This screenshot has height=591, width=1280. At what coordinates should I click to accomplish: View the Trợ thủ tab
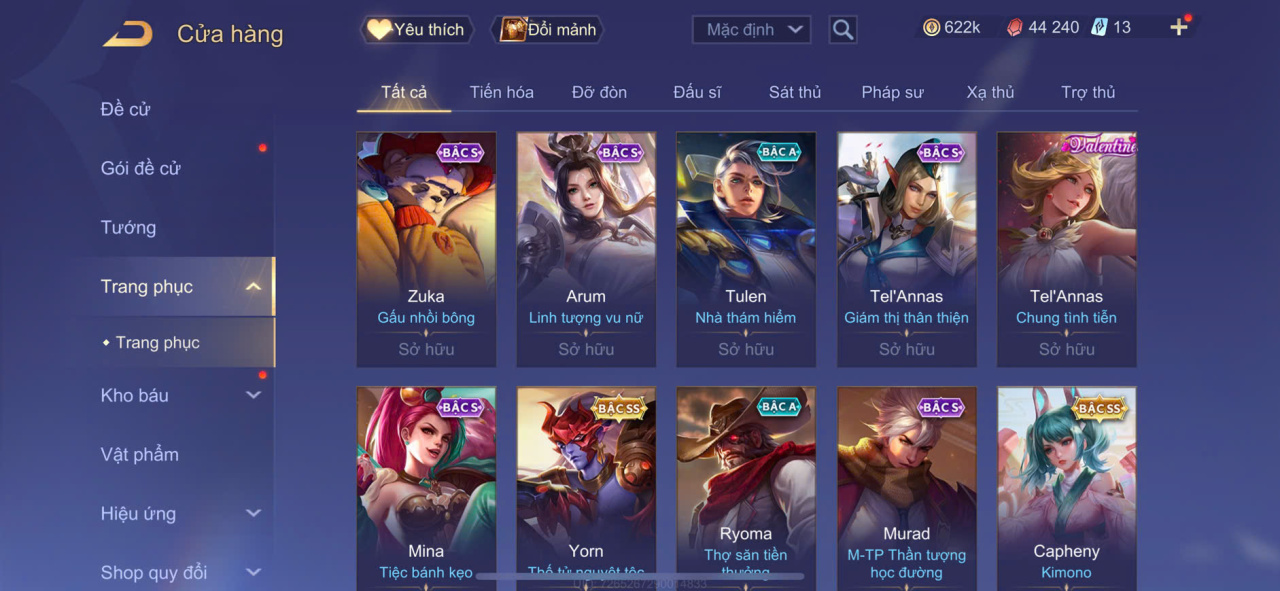pyautogui.click(x=1088, y=92)
